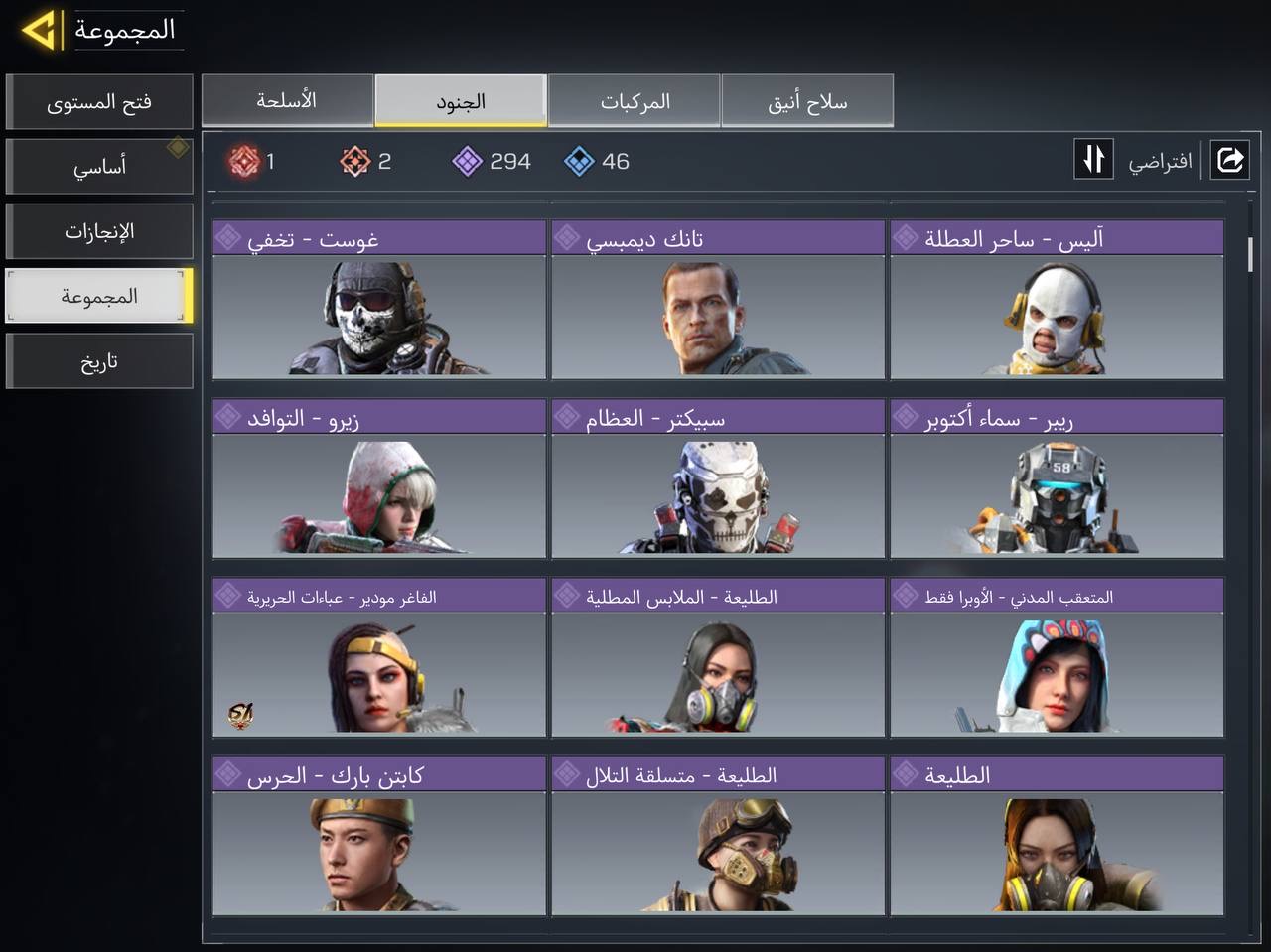Pick the آليس - ساحر العطلة card
The image size is (1271, 952).
pos(1057,300)
